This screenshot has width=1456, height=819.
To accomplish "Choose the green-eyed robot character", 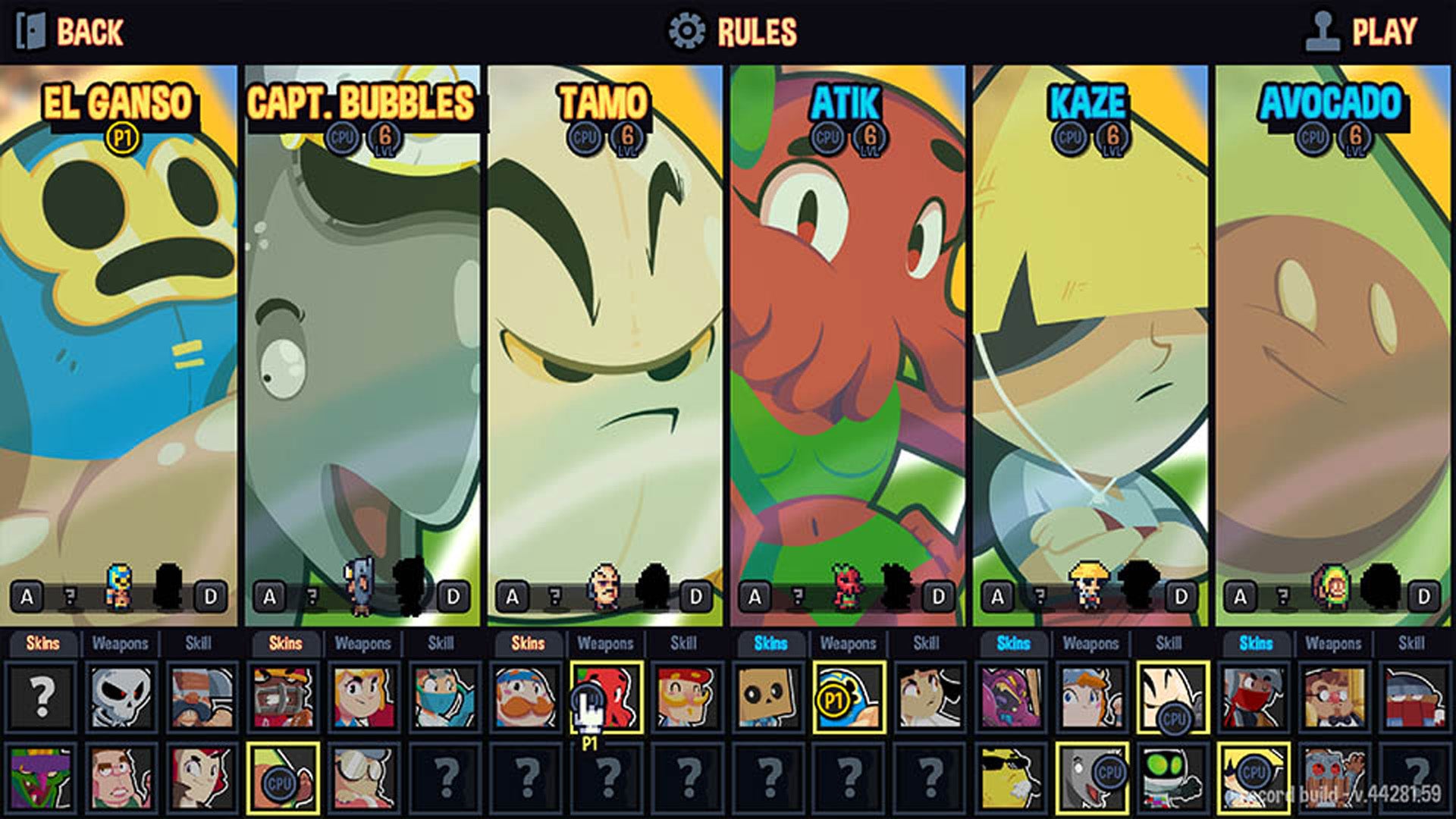I will pos(1172,777).
